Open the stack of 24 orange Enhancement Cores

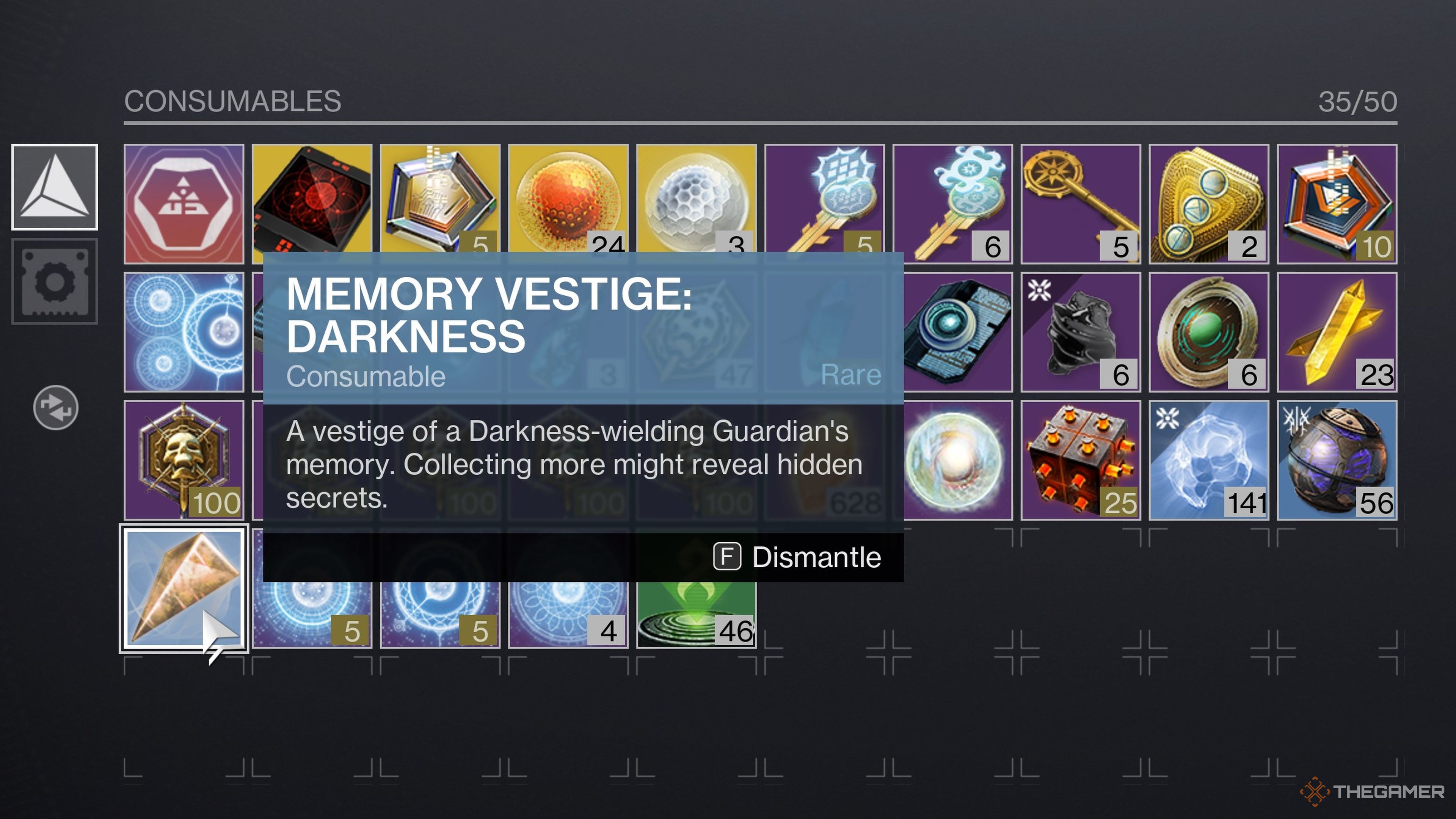click(x=569, y=201)
